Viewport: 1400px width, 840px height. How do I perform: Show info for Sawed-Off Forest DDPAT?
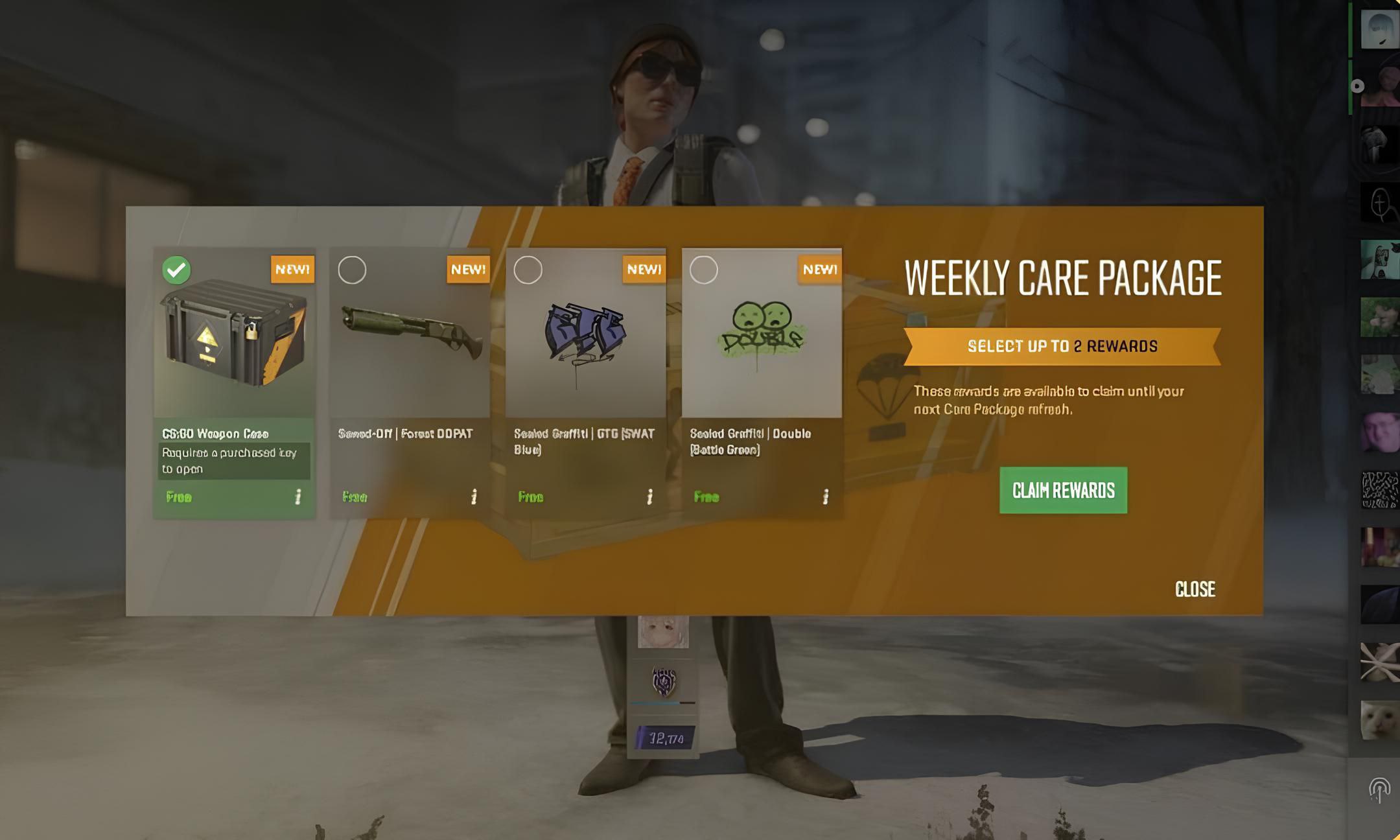click(x=474, y=496)
